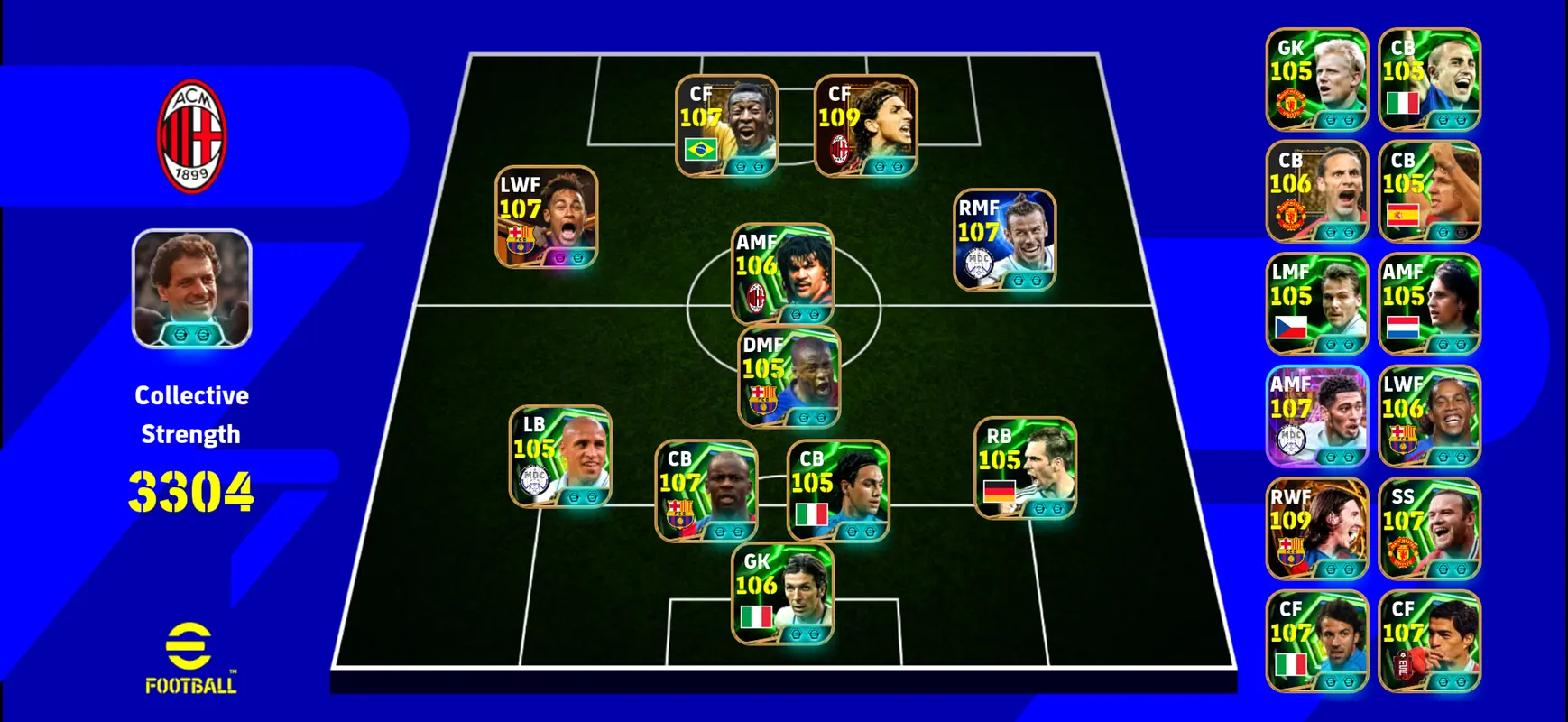Pick the LWF 106 Barcelona card
Viewport: 1568px width, 722px height.
[1429, 416]
